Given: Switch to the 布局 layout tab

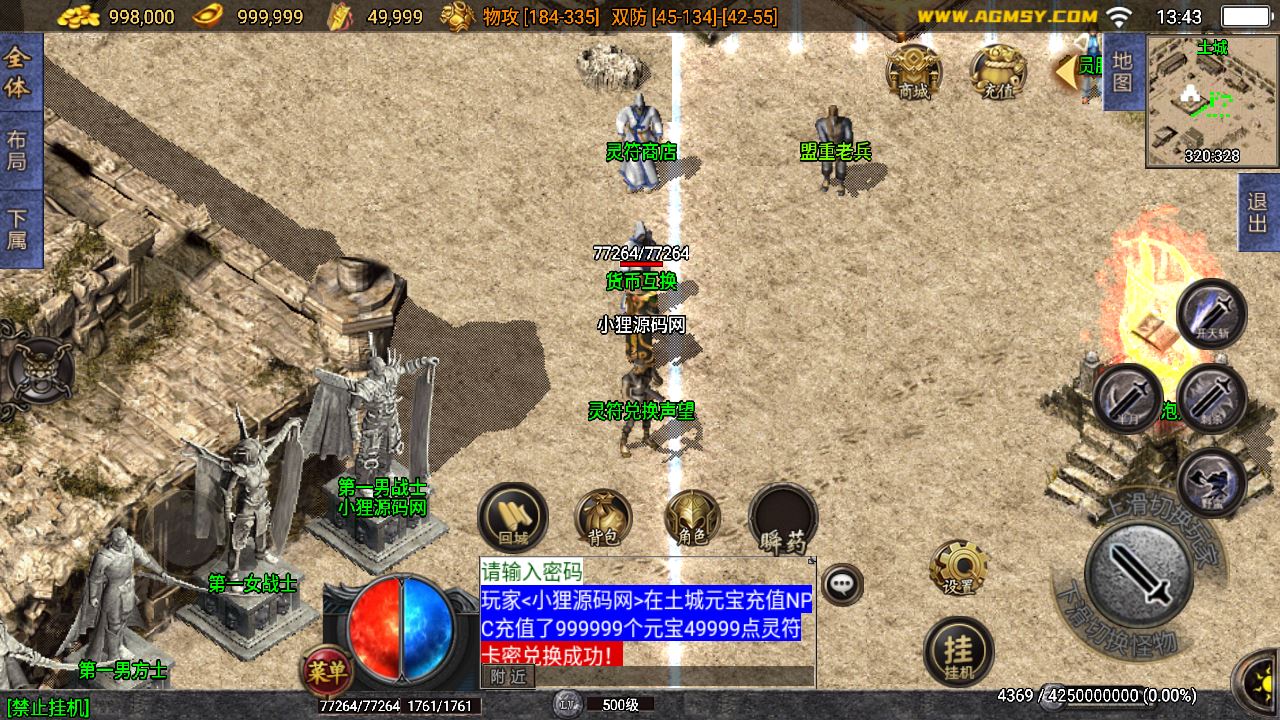Looking at the screenshot, I should pos(18,150).
